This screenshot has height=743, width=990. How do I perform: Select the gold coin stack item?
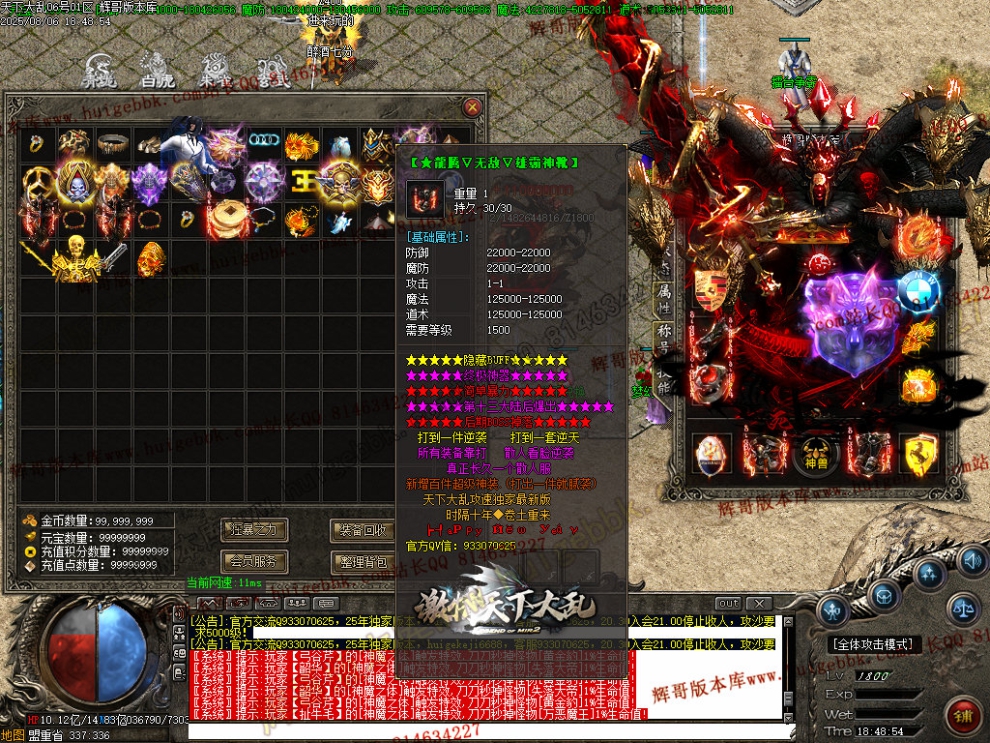(x=226, y=218)
